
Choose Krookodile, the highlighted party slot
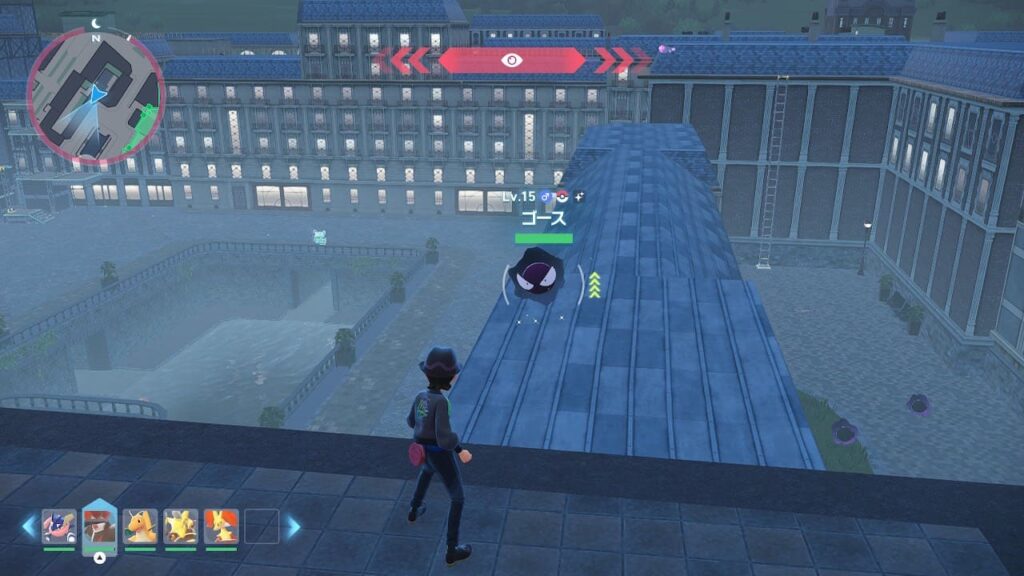coord(99,524)
